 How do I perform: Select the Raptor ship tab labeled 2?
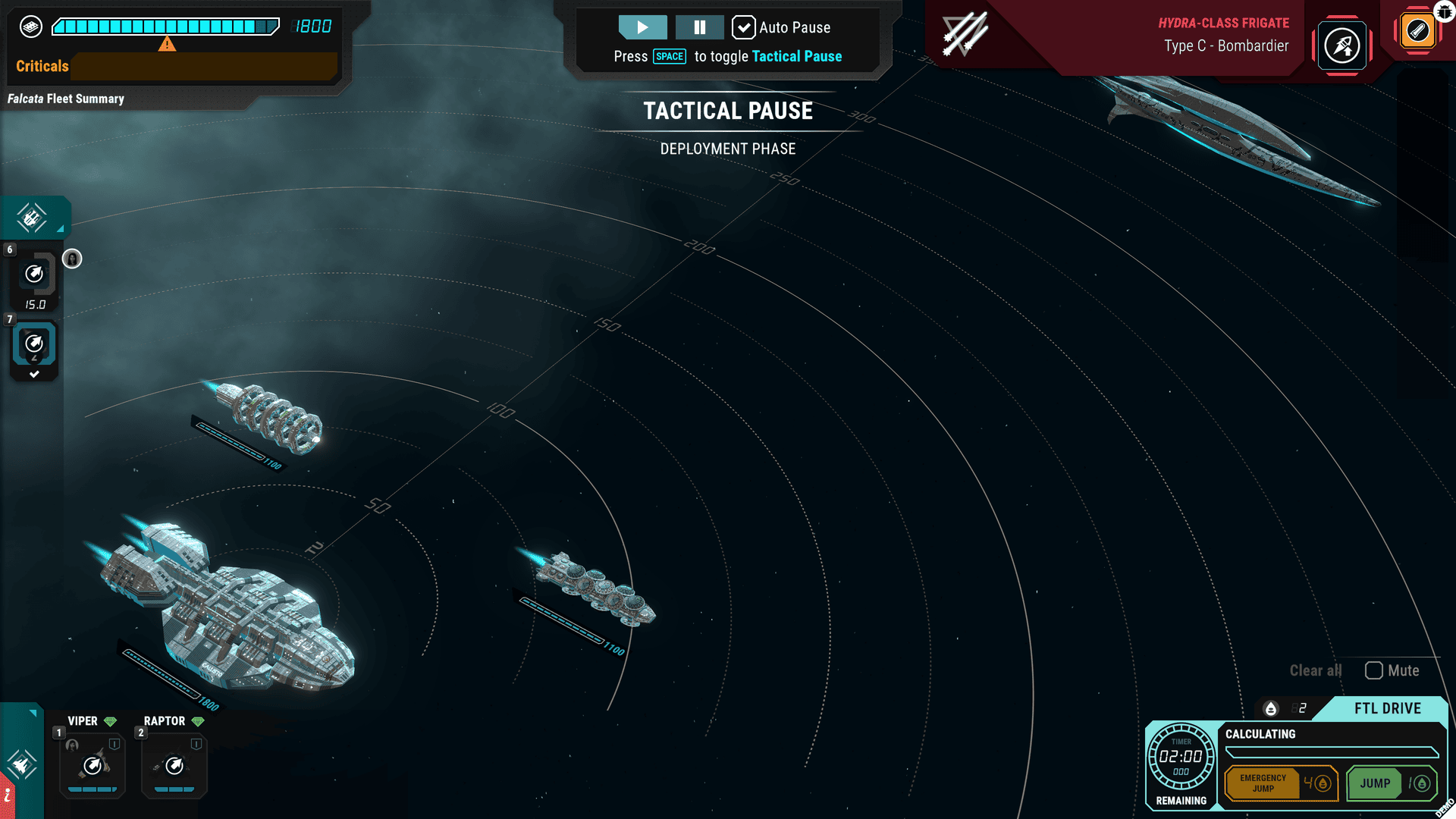point(141,733)
